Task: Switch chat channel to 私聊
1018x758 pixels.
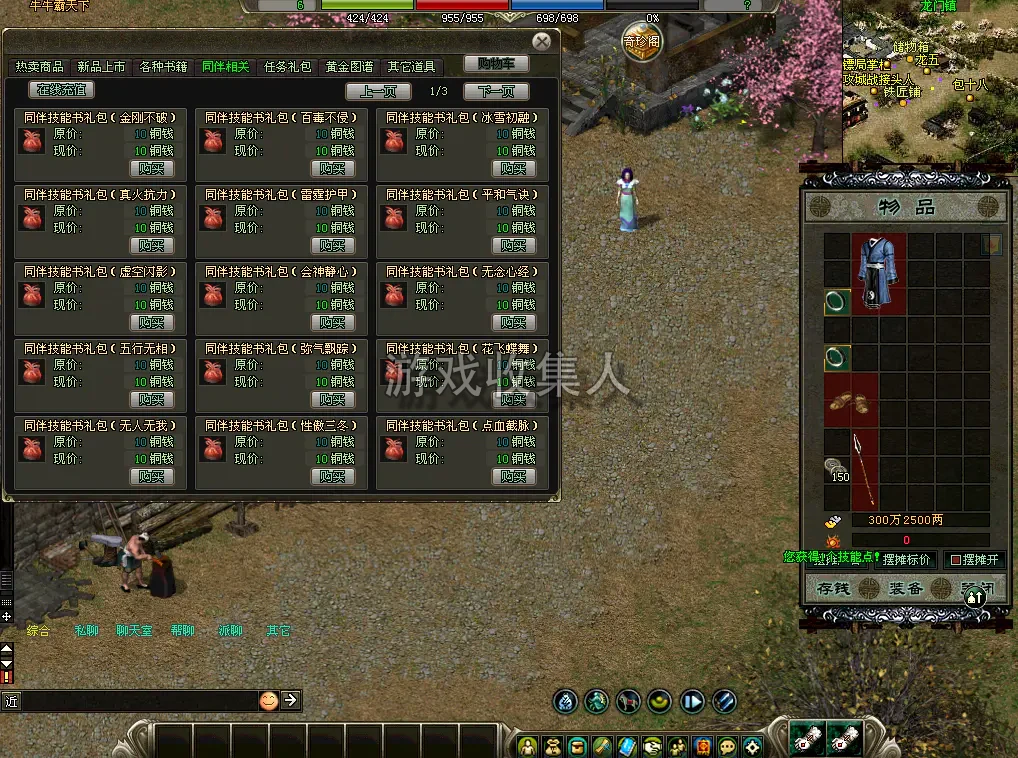Action: pyautogui.click(x=87, y=631)
